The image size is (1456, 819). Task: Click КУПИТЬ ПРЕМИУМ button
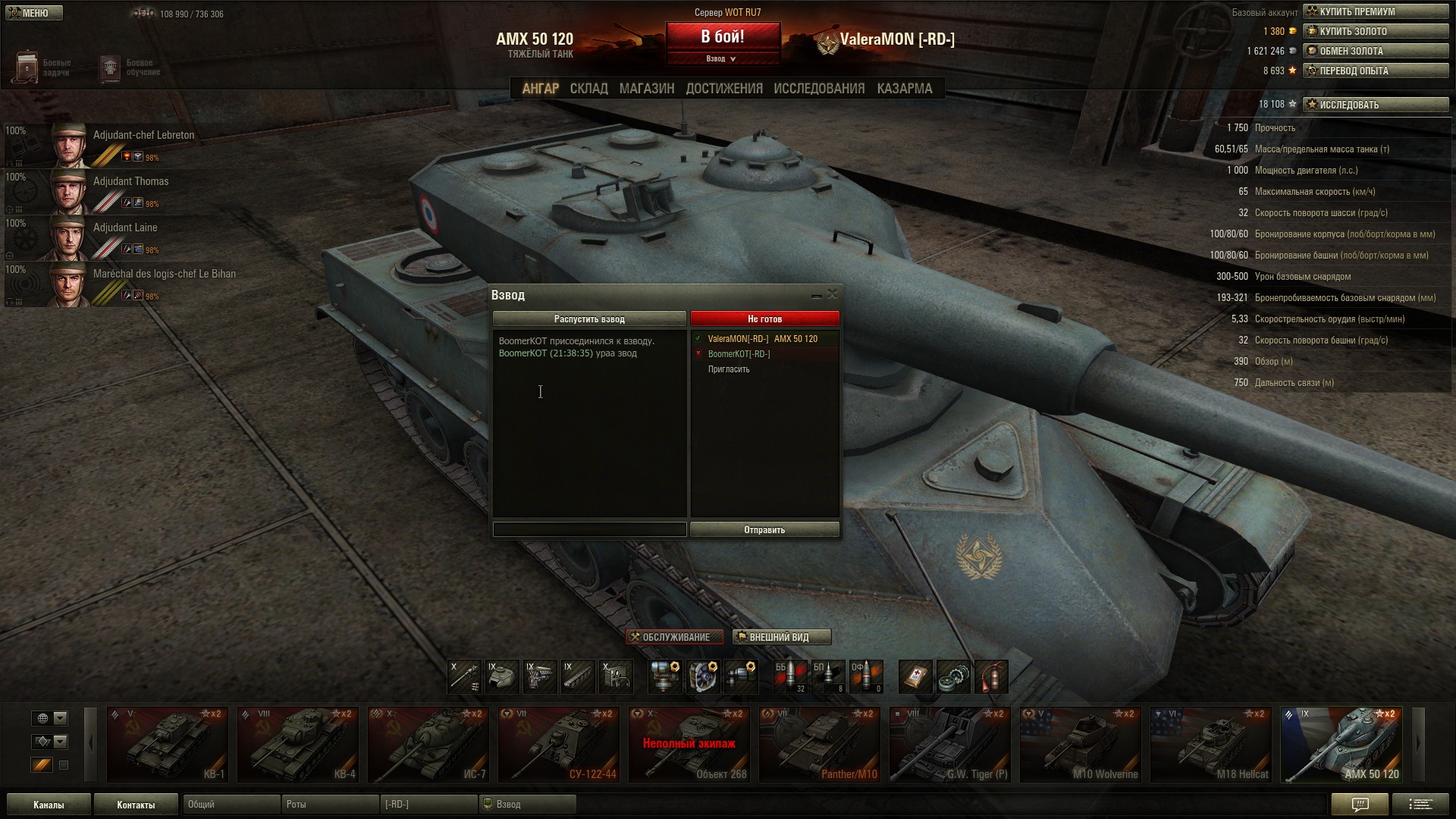tap(1376, 11)
